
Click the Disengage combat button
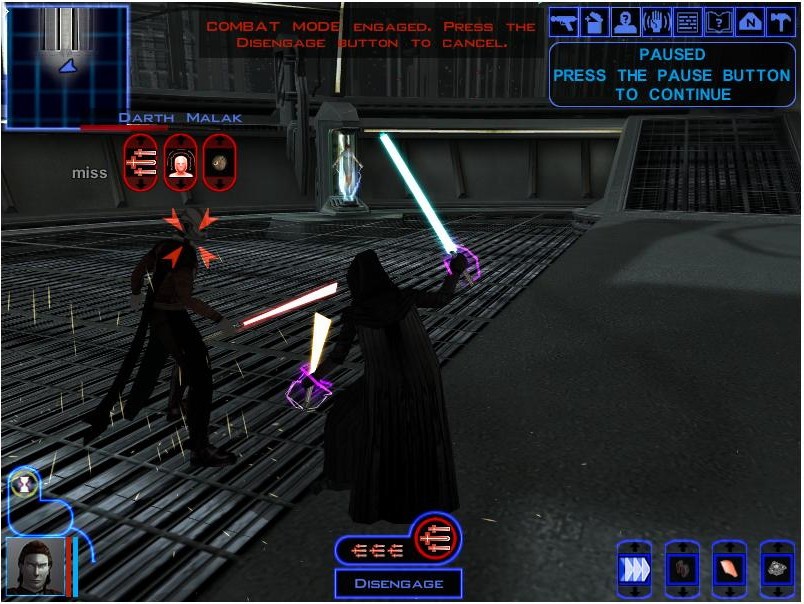398,583
